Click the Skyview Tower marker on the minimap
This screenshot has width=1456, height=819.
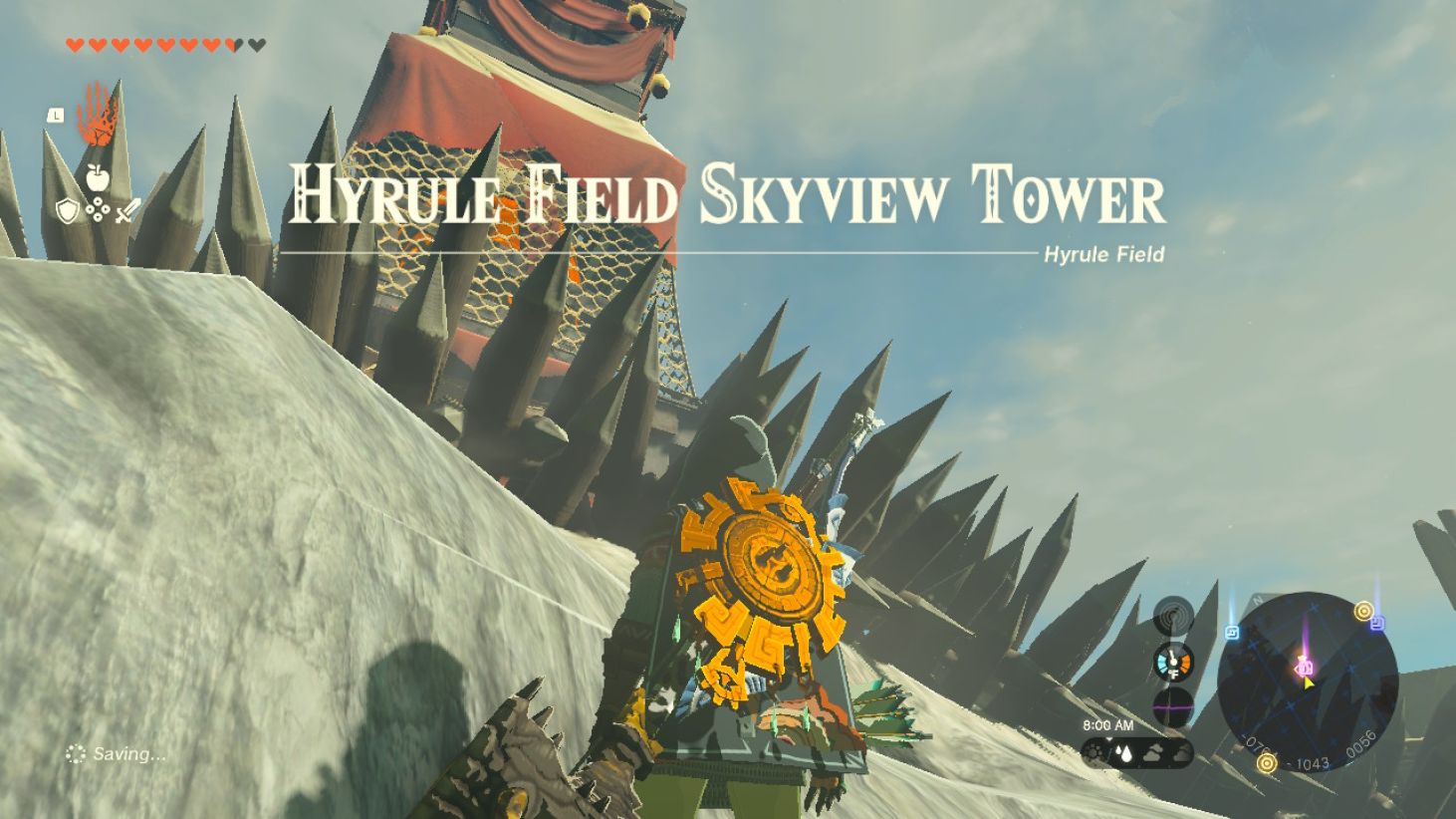pyautogui.click(x=1304, y=668)
